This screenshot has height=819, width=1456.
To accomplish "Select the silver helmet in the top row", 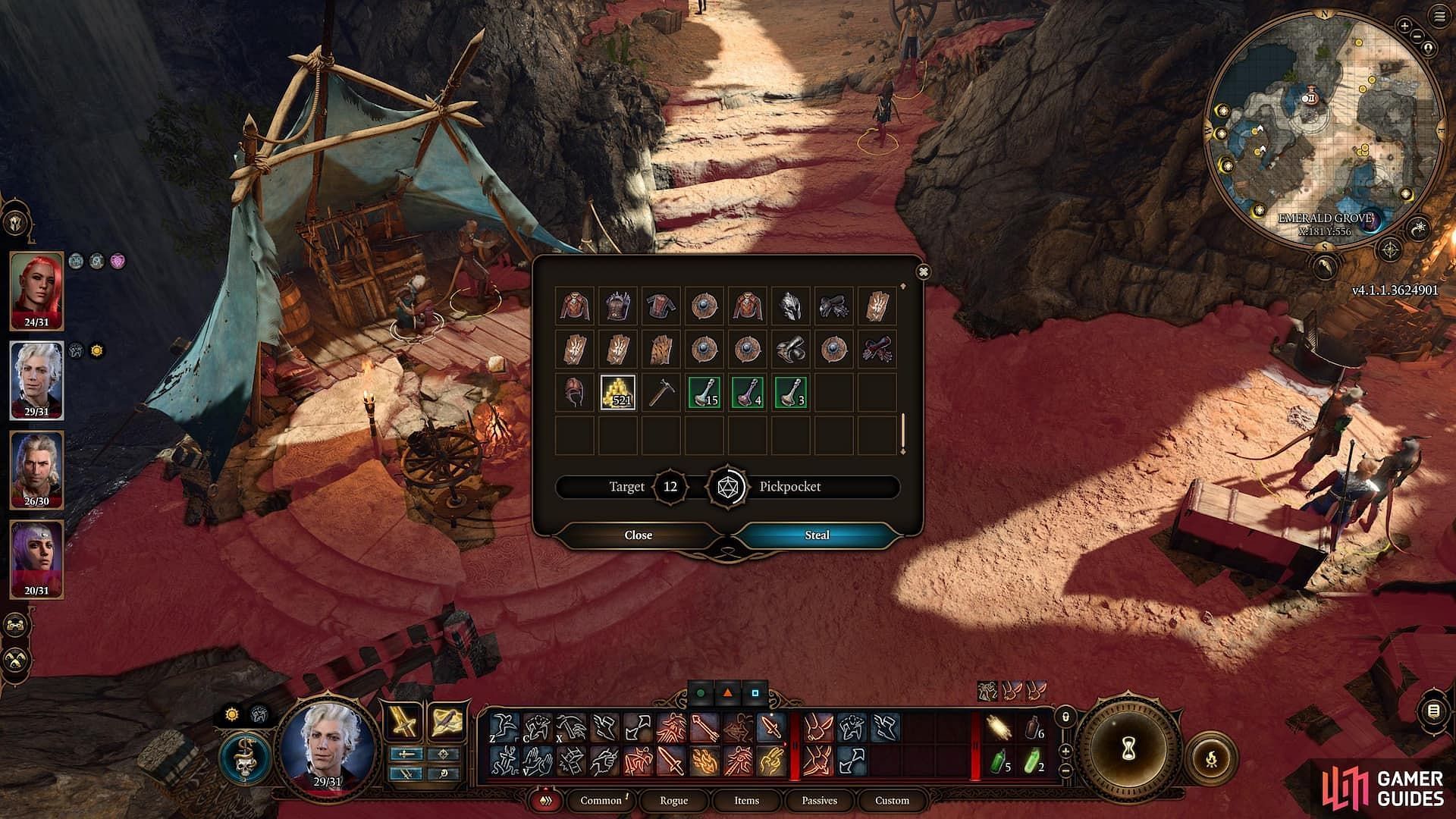I will 791,305.
